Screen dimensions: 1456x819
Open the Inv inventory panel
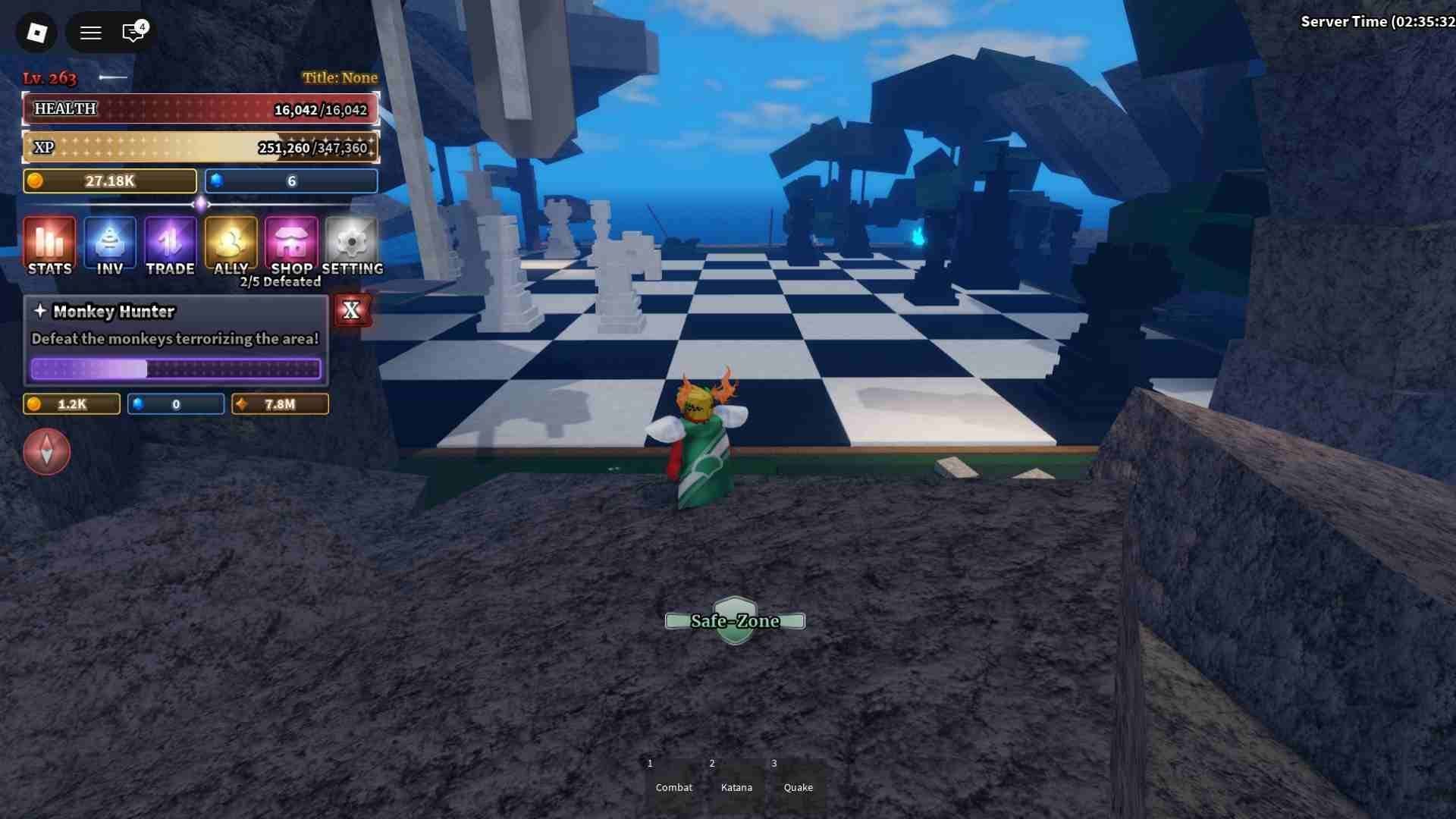click(x=110, y=245)
